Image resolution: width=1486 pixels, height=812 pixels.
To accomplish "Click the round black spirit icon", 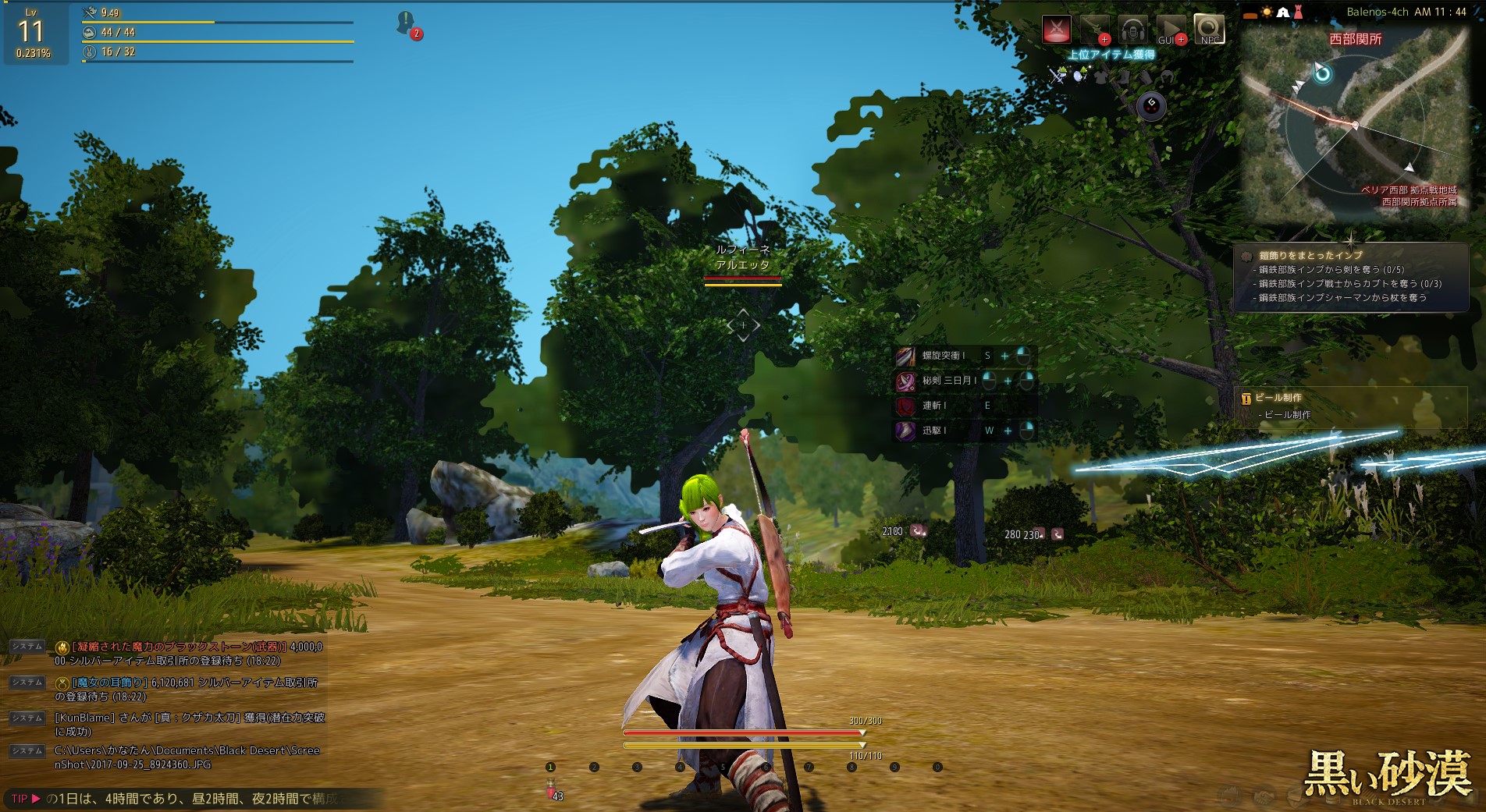I will click(1151, 105).
